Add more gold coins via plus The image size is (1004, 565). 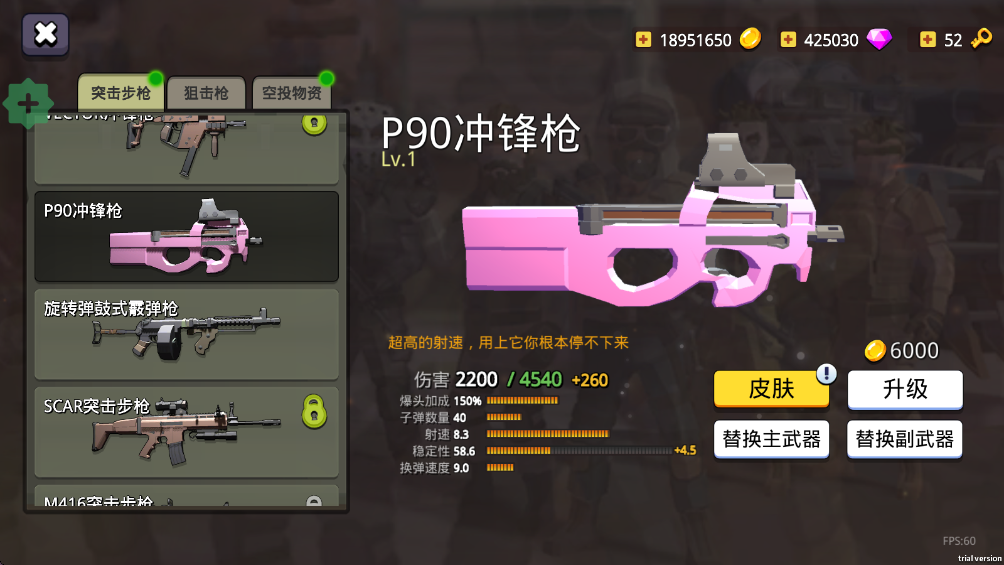tap(643, 40)
